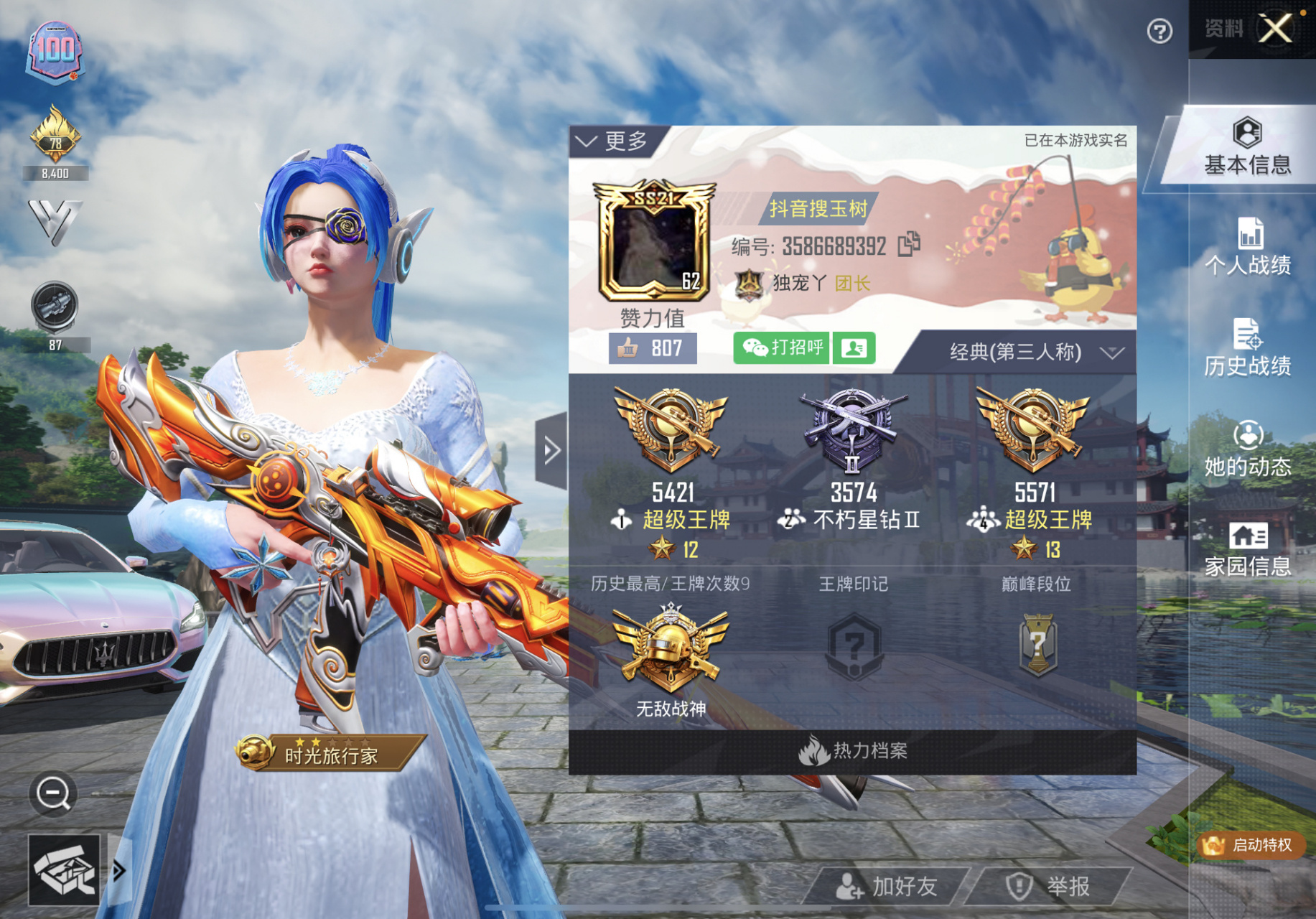Open the 热力档案 bar
This screenshot has width=1316, height=919.
(x=852, y=752)
